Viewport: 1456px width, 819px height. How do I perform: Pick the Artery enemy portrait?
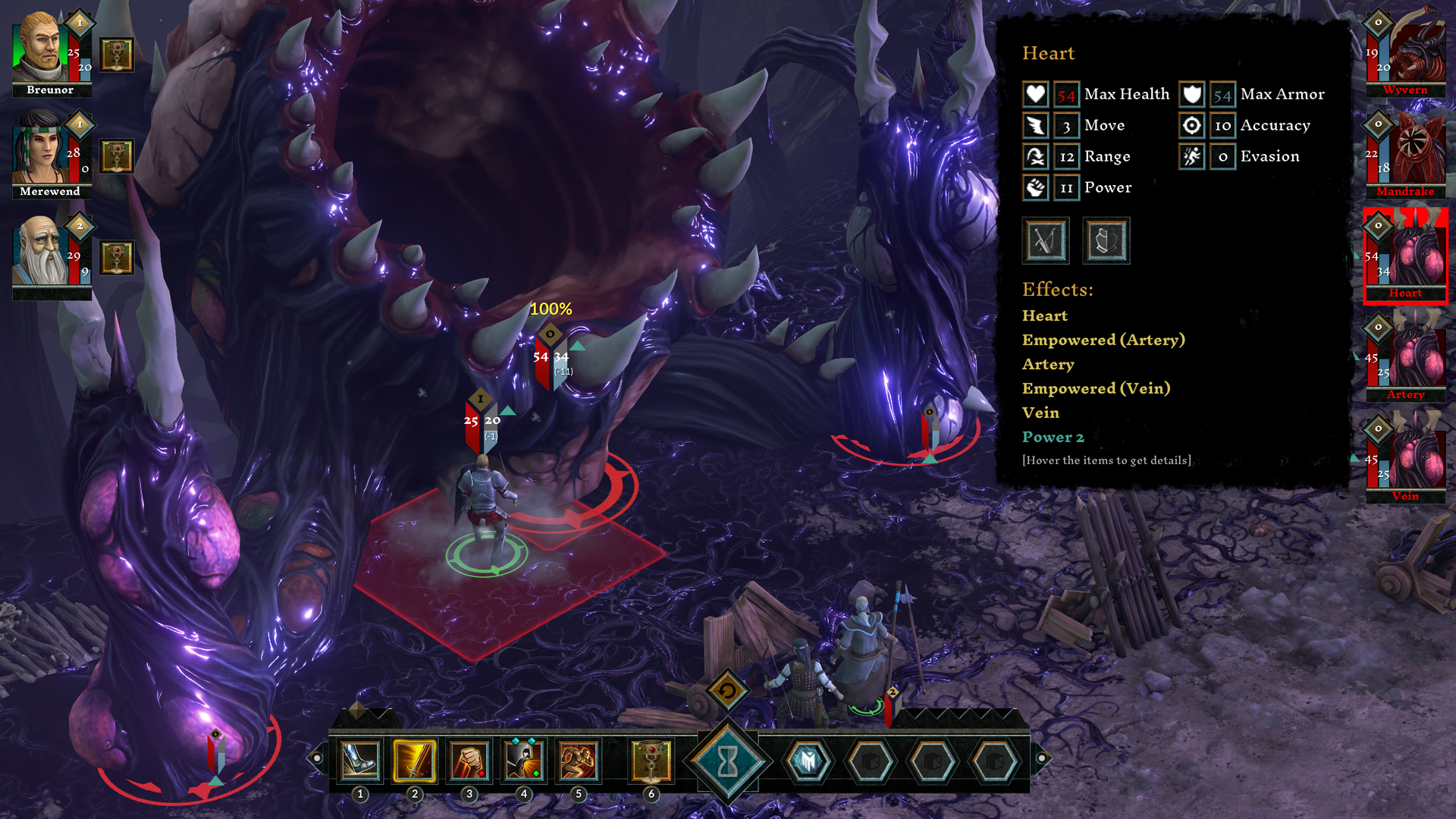point(1405,356)
